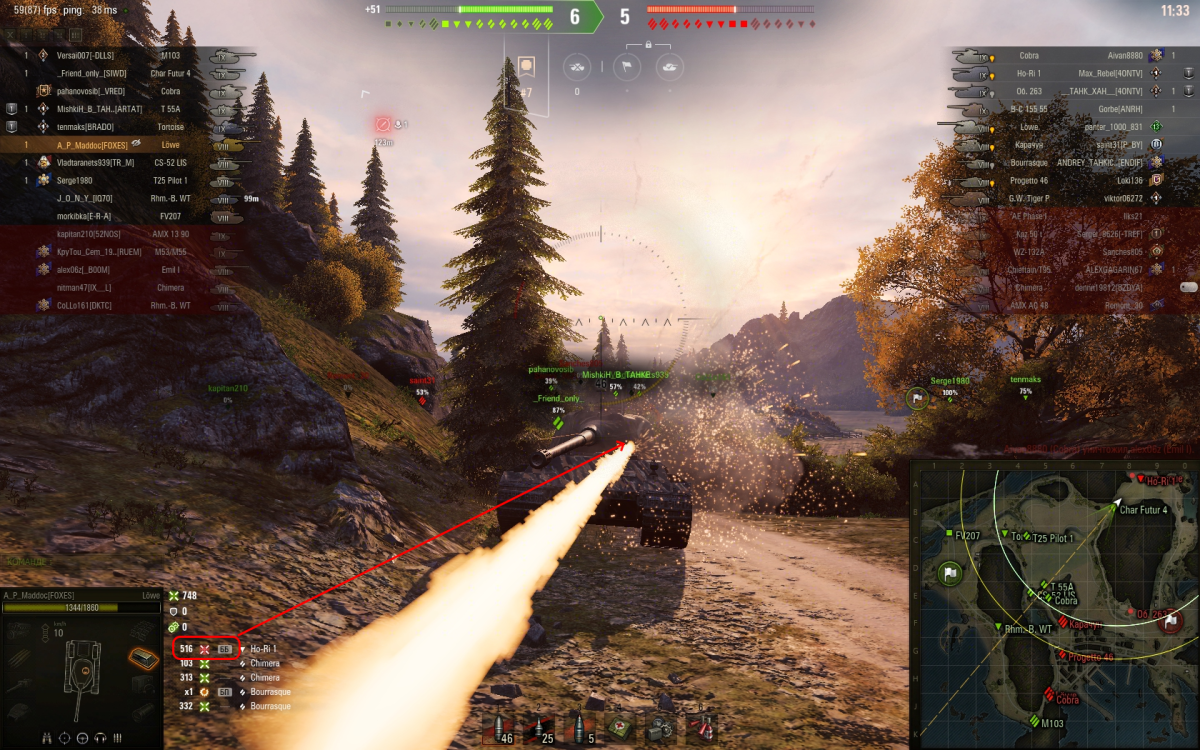Use the first aid kit consumable

[620, 726]
